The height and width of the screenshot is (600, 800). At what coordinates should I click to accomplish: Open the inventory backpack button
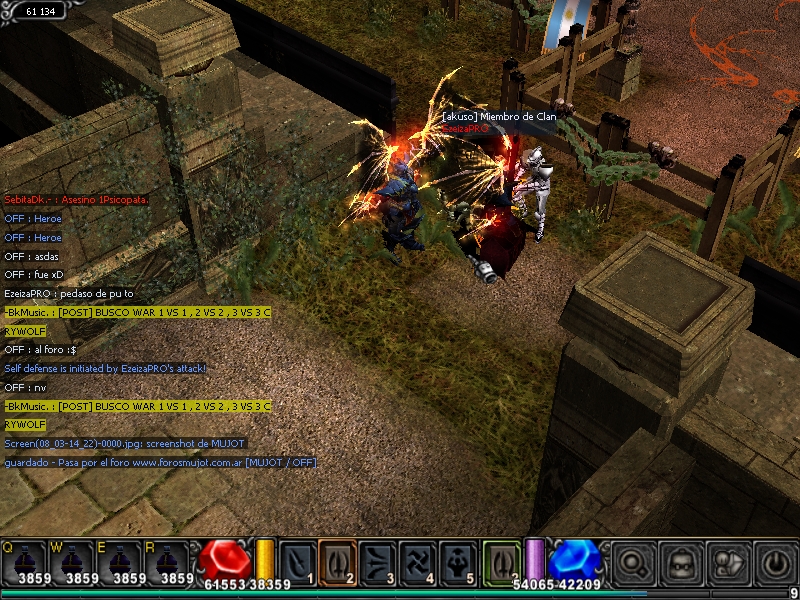681,562
